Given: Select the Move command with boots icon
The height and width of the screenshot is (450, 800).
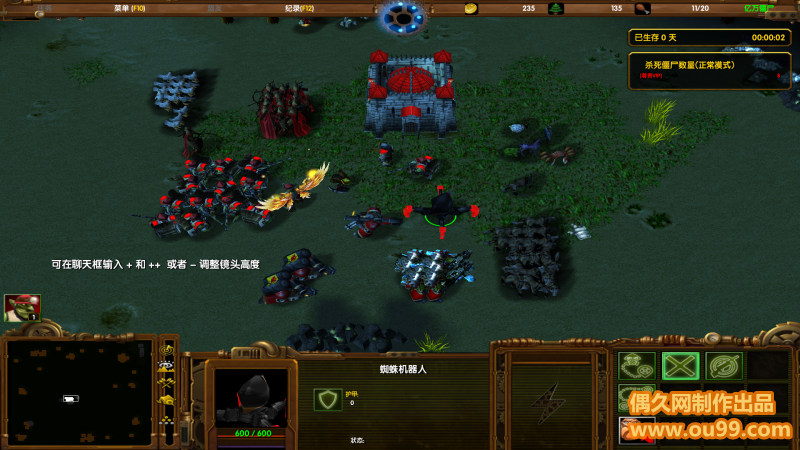Looking at the screenshot, I should [636, 366].
